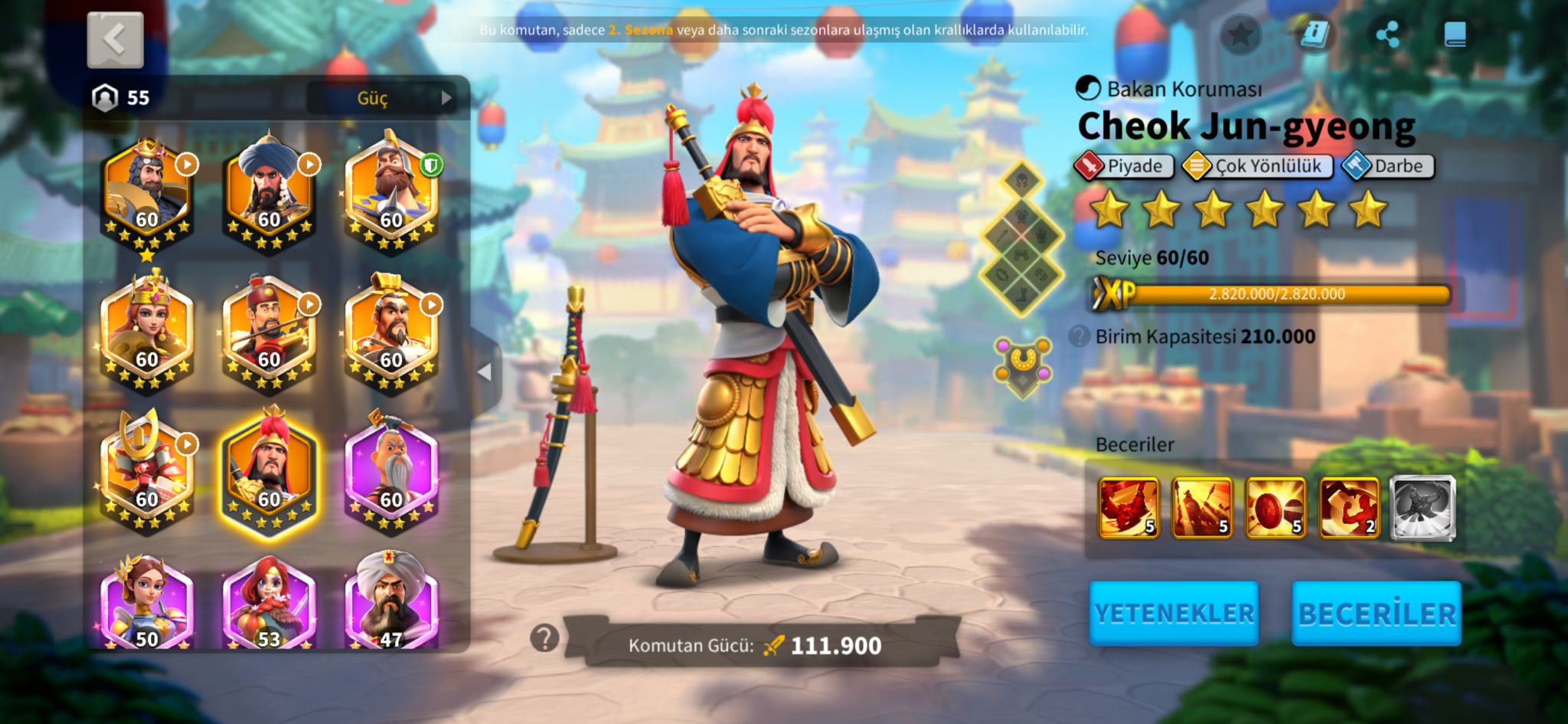1568x724 pixels.
Task: View the greyed-out locked fifth skill
Action: 1422,507
